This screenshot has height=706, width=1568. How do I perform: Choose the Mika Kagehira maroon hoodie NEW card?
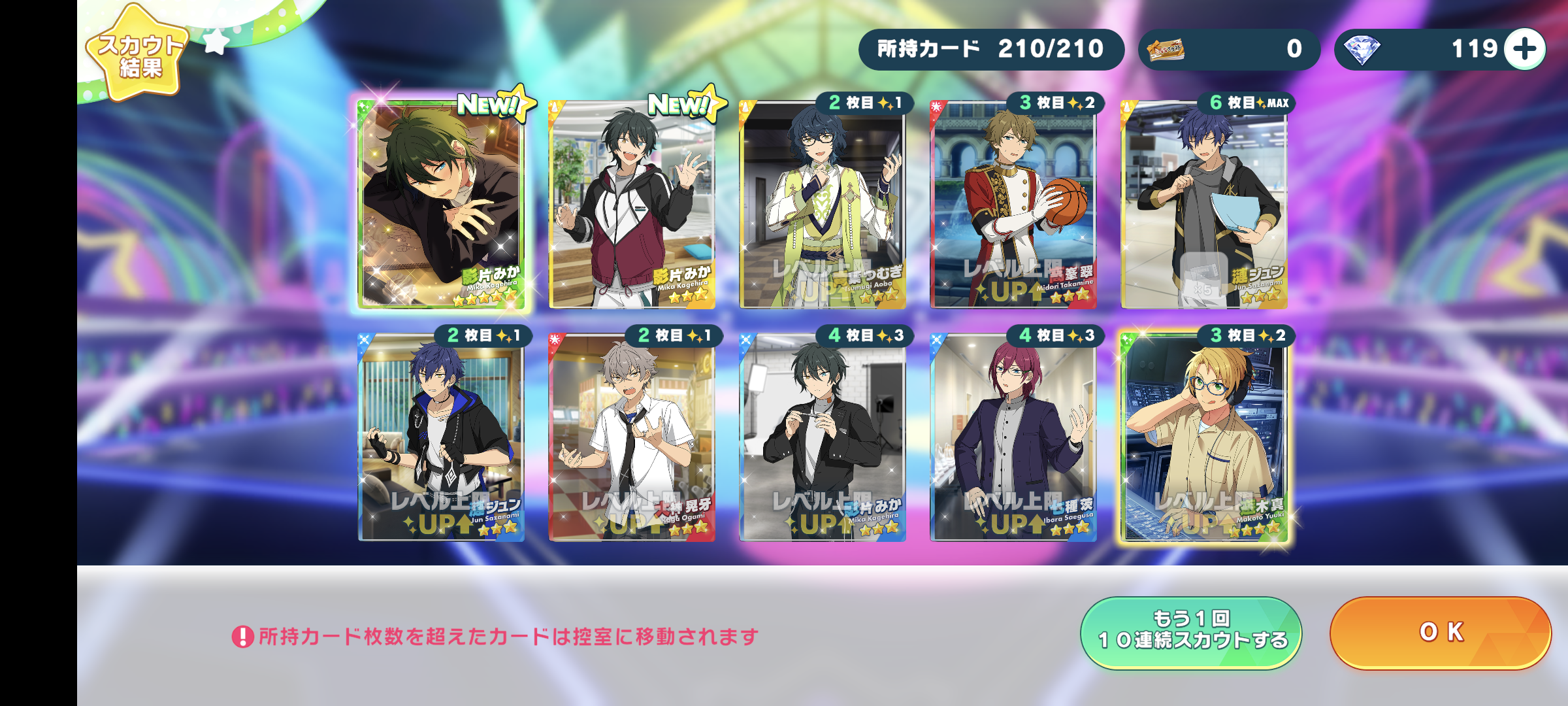[632, 204]
